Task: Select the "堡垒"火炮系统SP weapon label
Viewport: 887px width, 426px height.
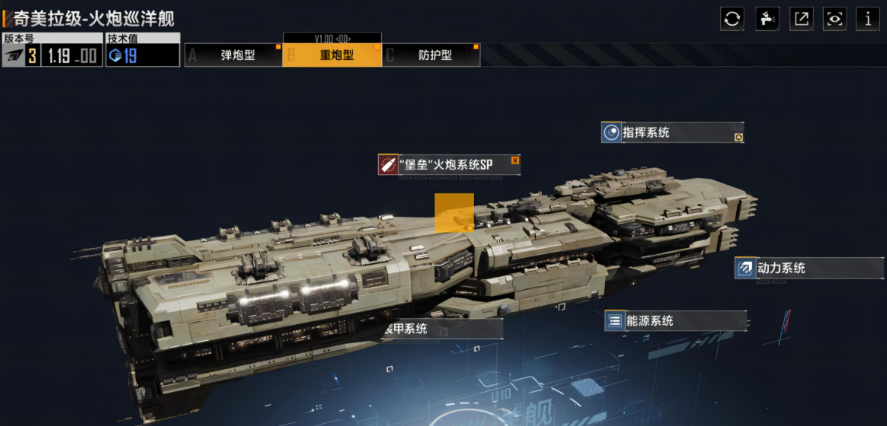Action: (449, 165)
